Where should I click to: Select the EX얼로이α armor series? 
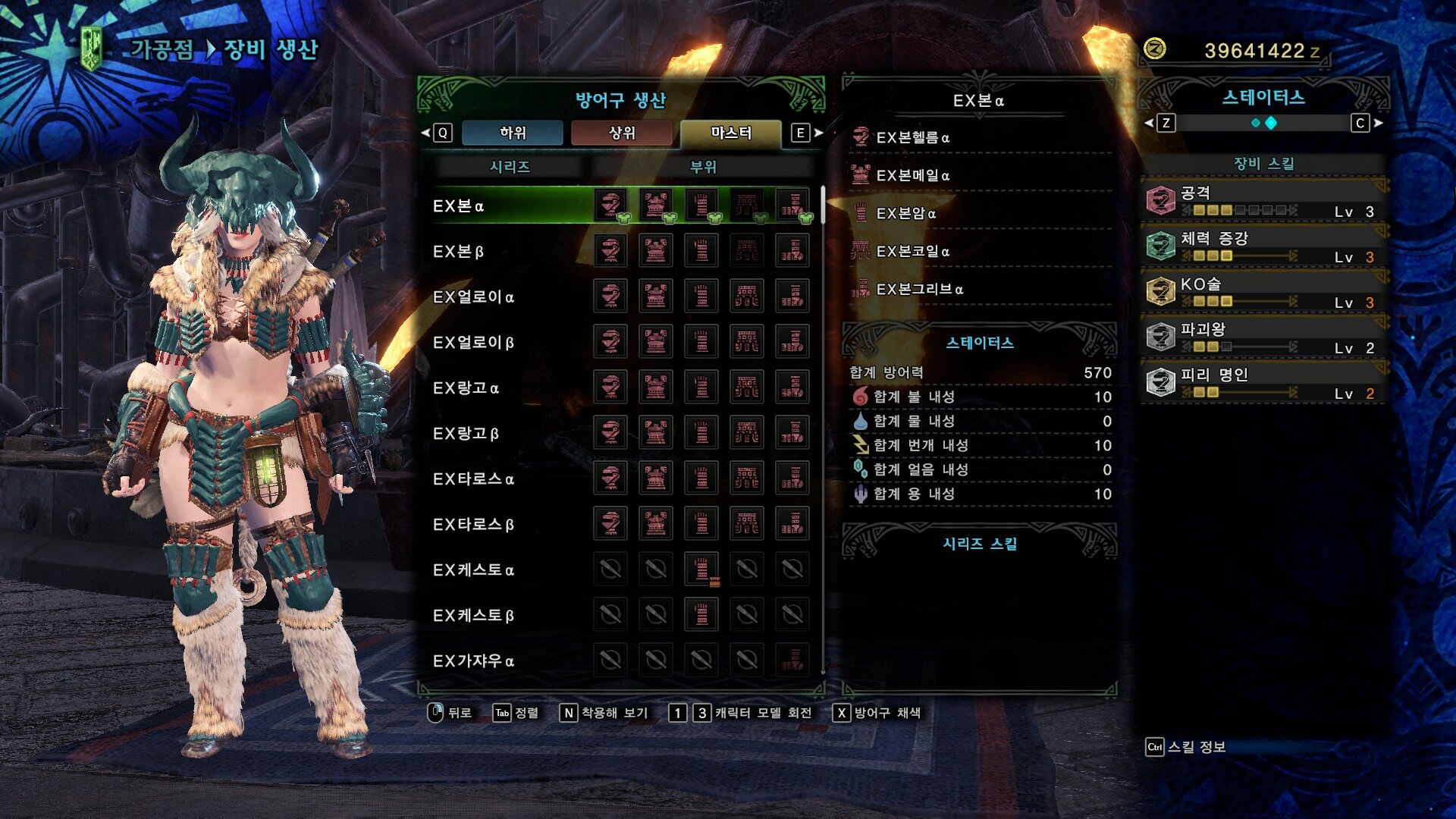point(473,297)
